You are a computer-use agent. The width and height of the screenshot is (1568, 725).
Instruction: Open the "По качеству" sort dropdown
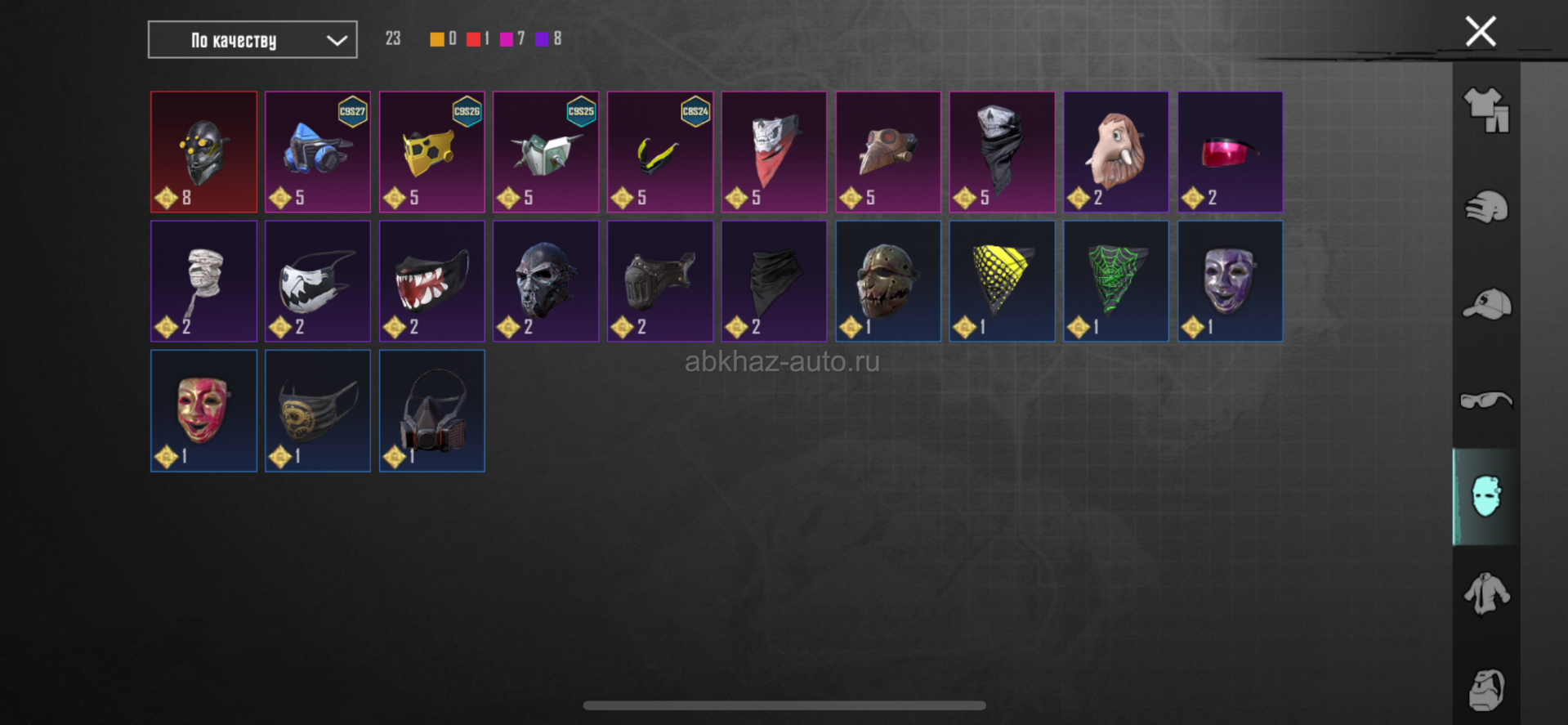pos(252,40)
